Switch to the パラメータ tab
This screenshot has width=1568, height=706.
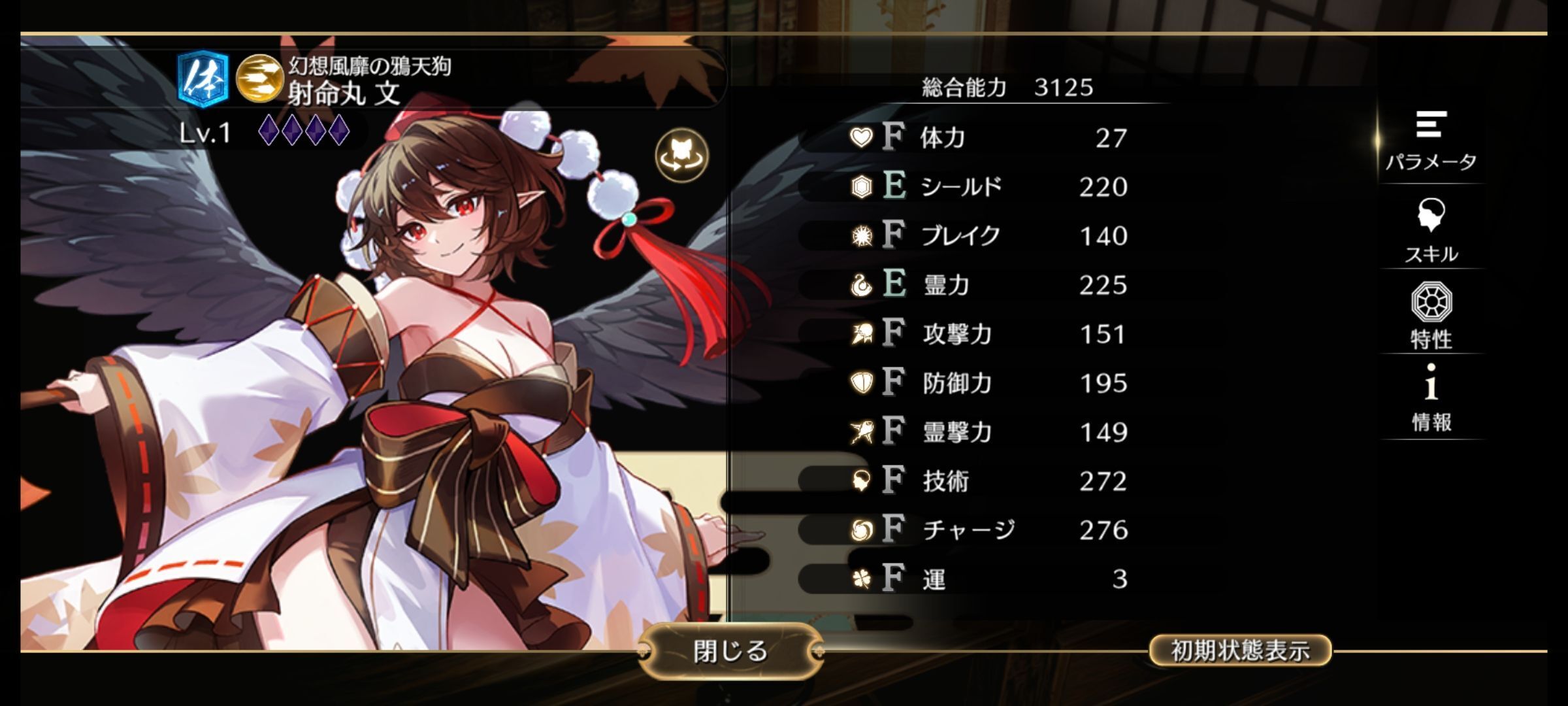[x=1431, y=141]
